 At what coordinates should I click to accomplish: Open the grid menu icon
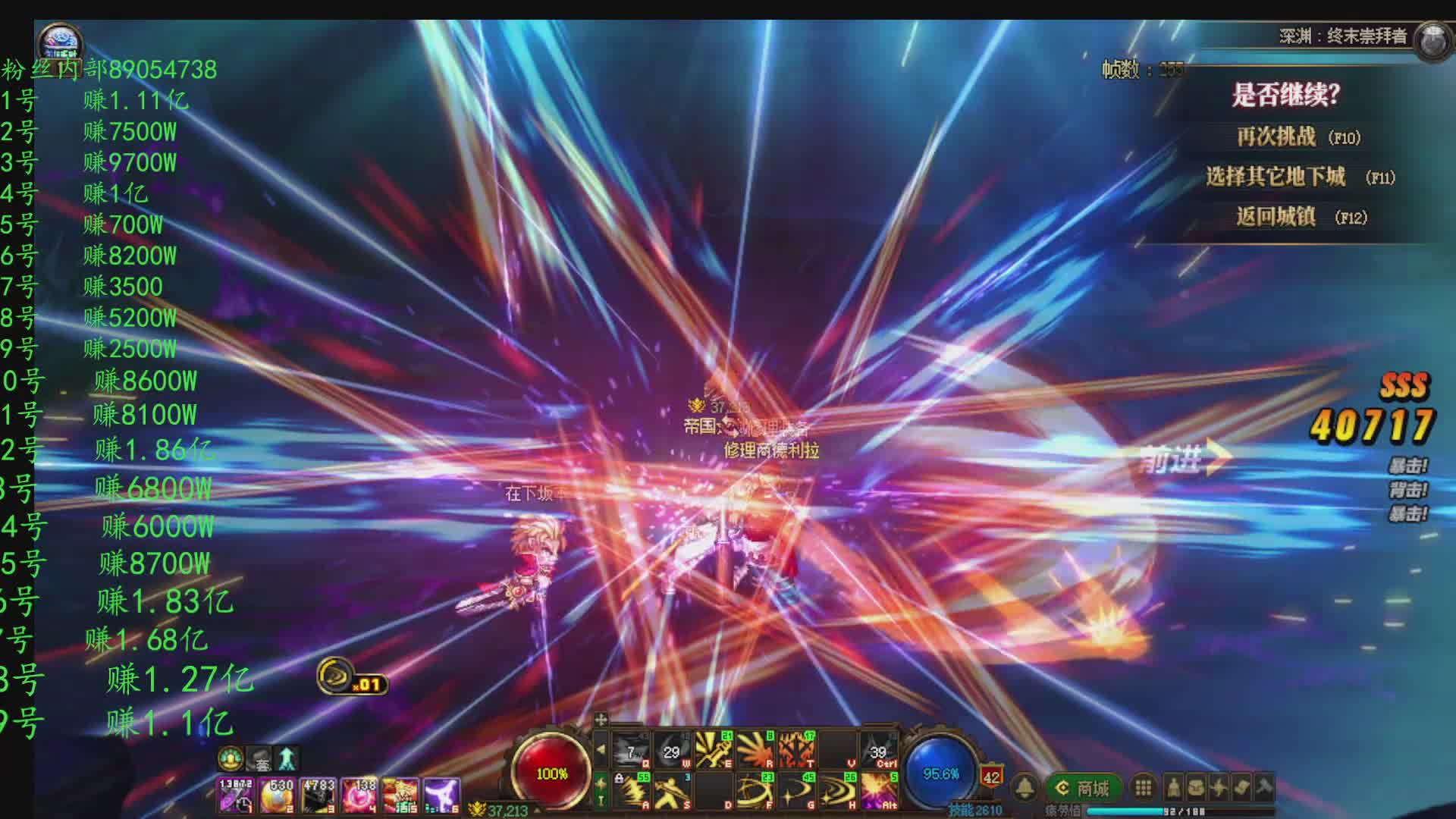click(x=1144, y=788)
